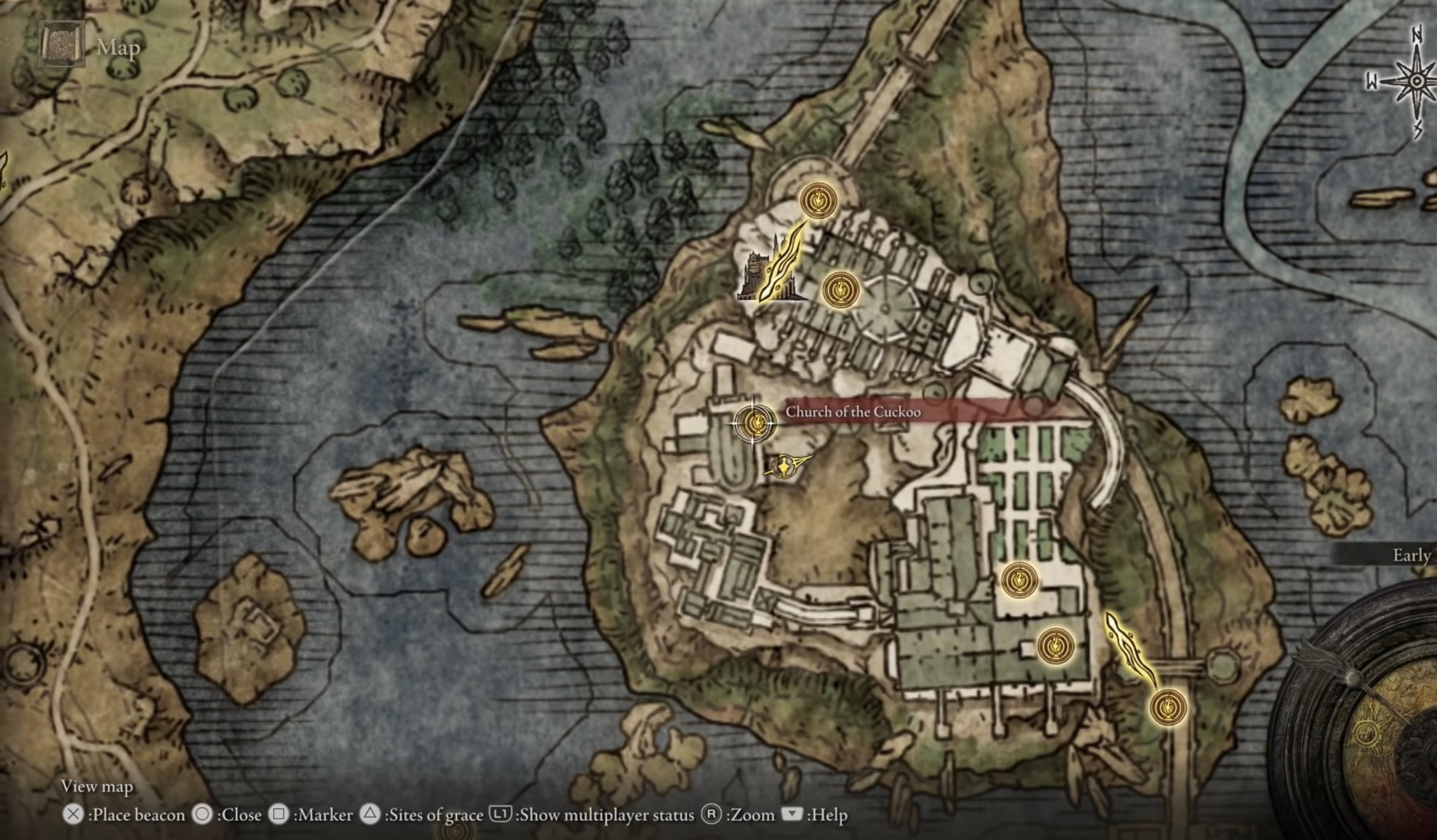The width and height of the screenshot is (1437, 840).
Task: Select the southernmost grace beside the road
Action: [1168, 707]
